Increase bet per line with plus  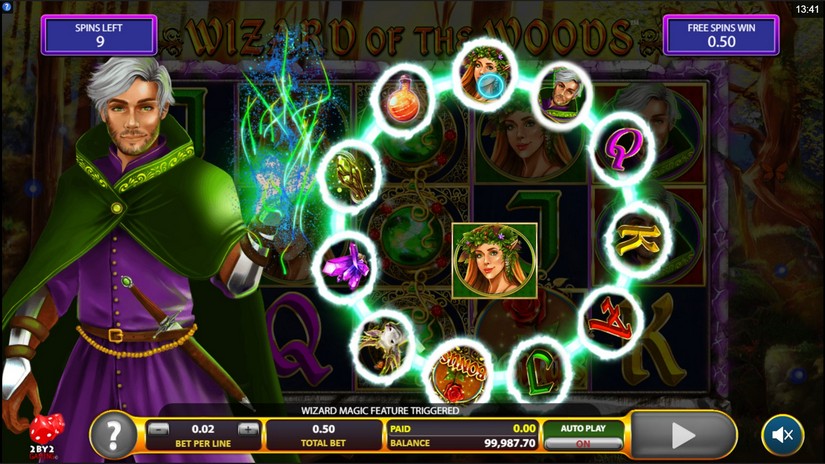point(247,430)
